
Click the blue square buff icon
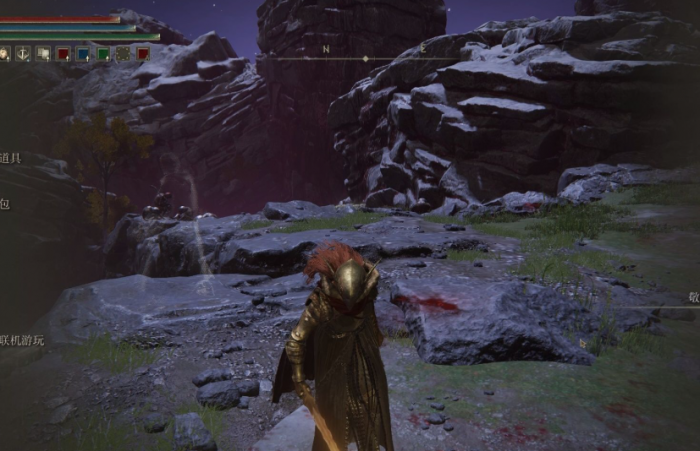point(83,54)
